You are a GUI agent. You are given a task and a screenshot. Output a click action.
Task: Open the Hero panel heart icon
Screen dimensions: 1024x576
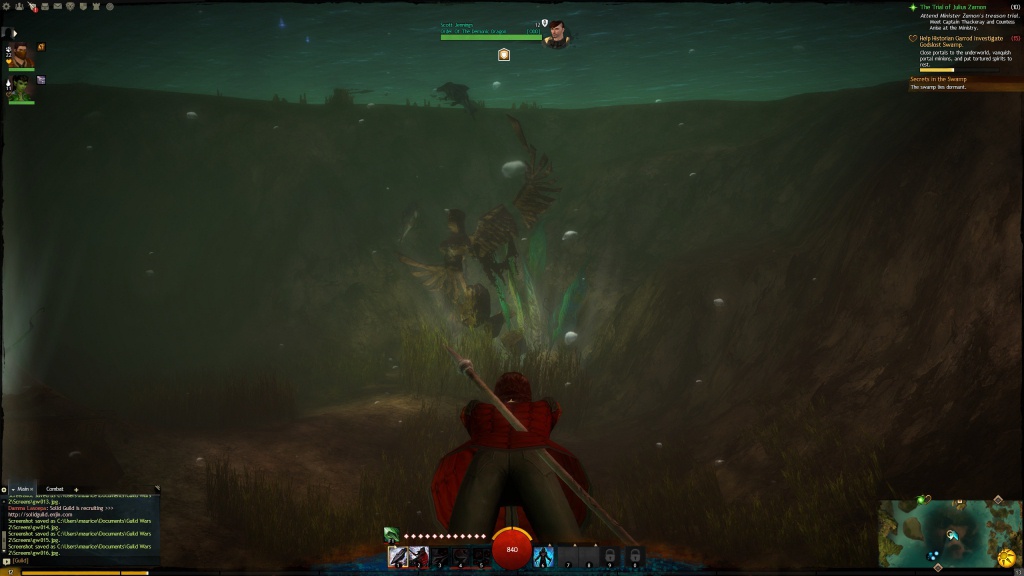click(69, 6)
